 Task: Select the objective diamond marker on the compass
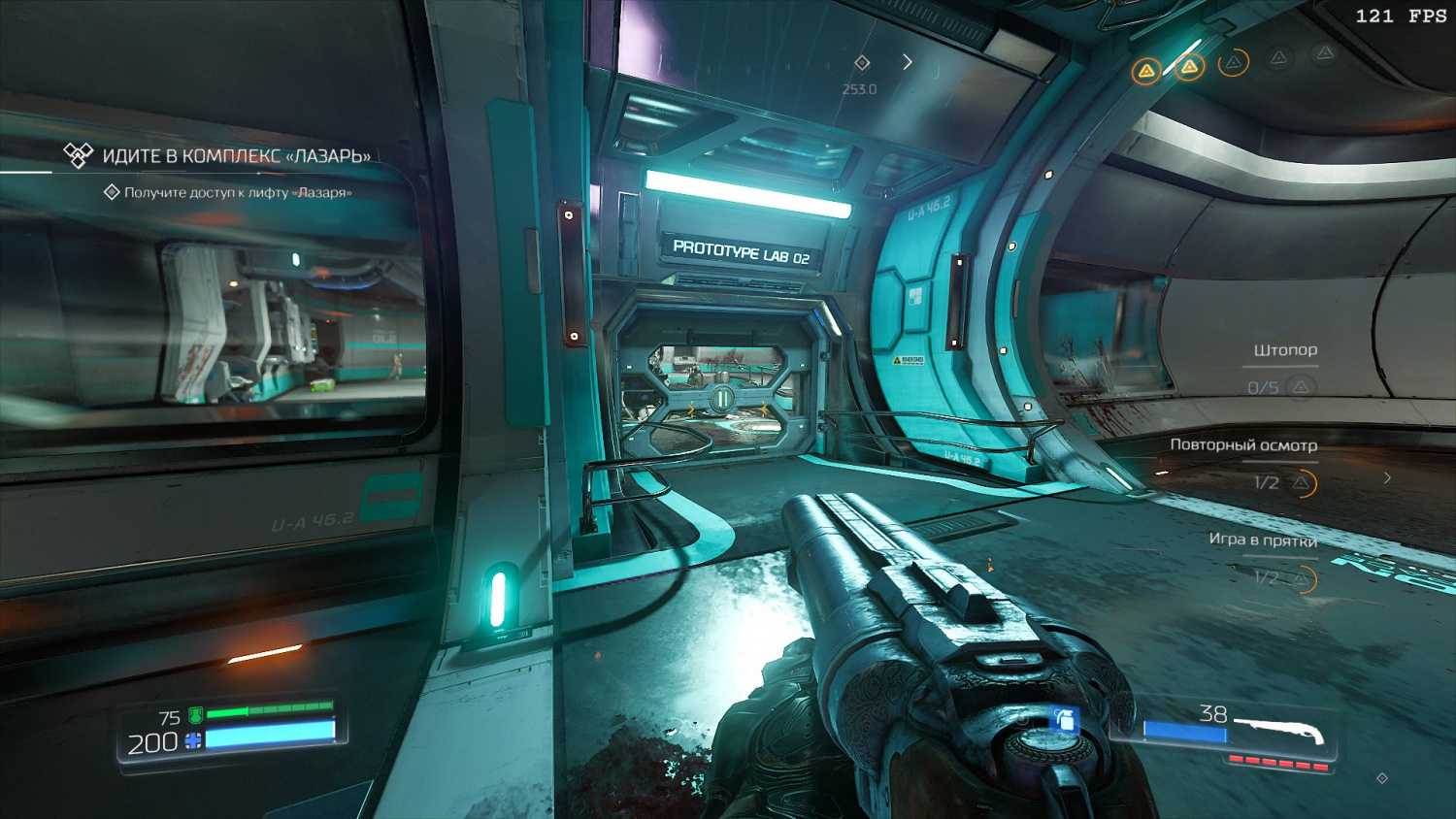click(862, 63)
